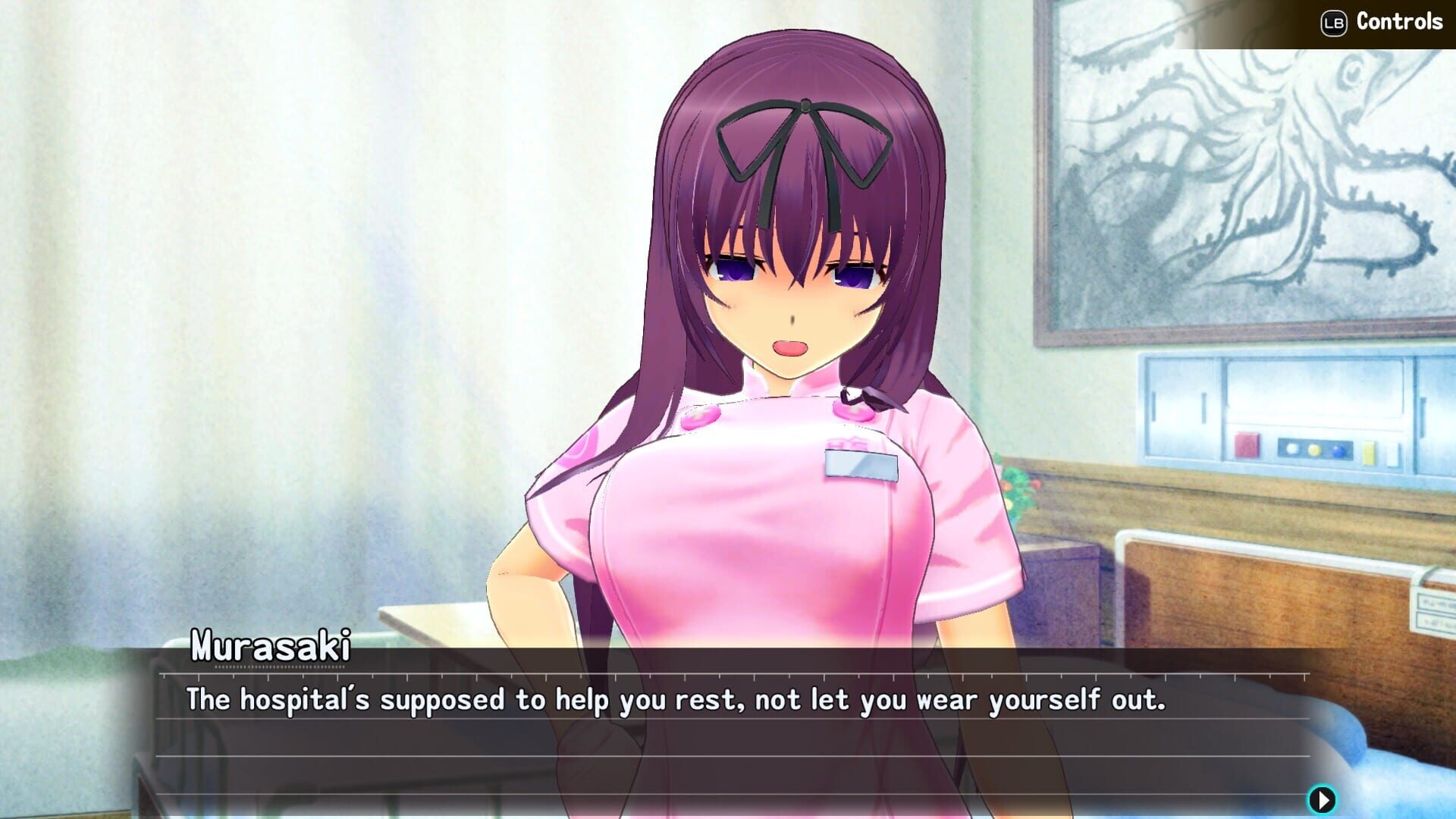Image resolution: width=1456 pixels, height=819 pixels.
Task: Click Murasaki's white name badge
Action: coord(861,465)
